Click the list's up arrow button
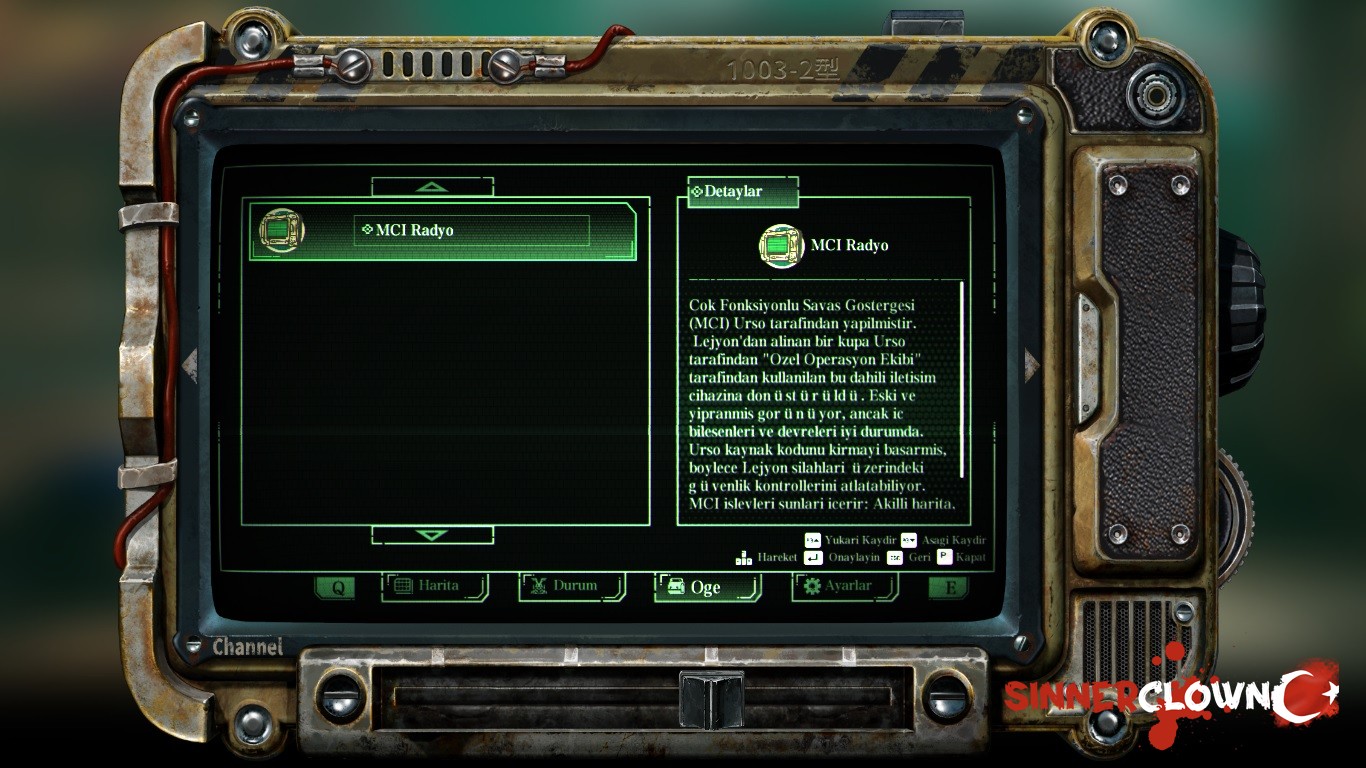The height and width of the screenshot is (768, 1366). [432, 187]
